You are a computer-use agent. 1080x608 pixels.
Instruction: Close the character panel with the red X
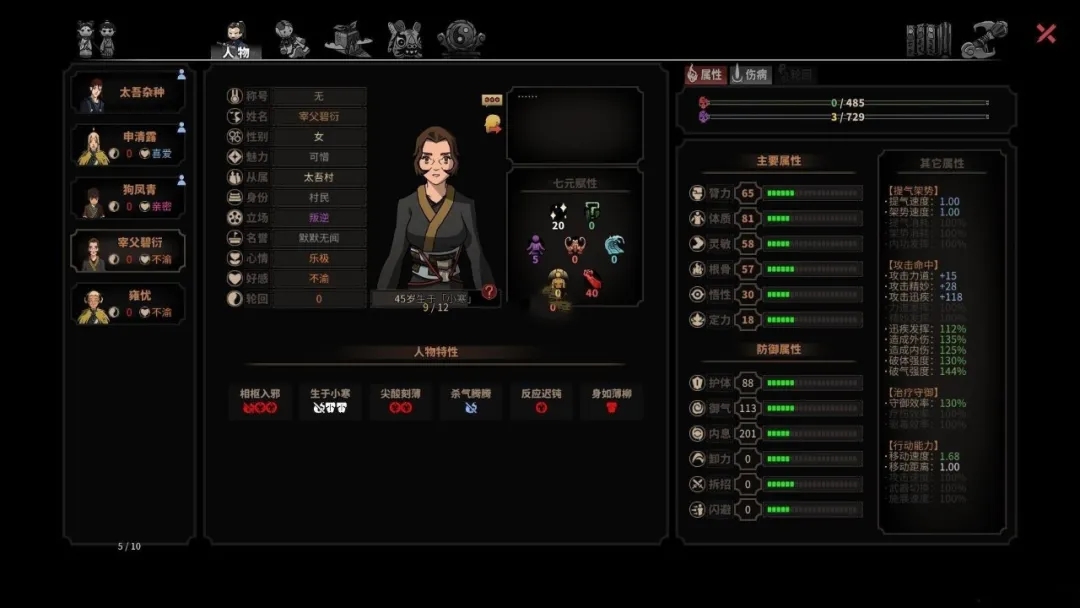1046,34
